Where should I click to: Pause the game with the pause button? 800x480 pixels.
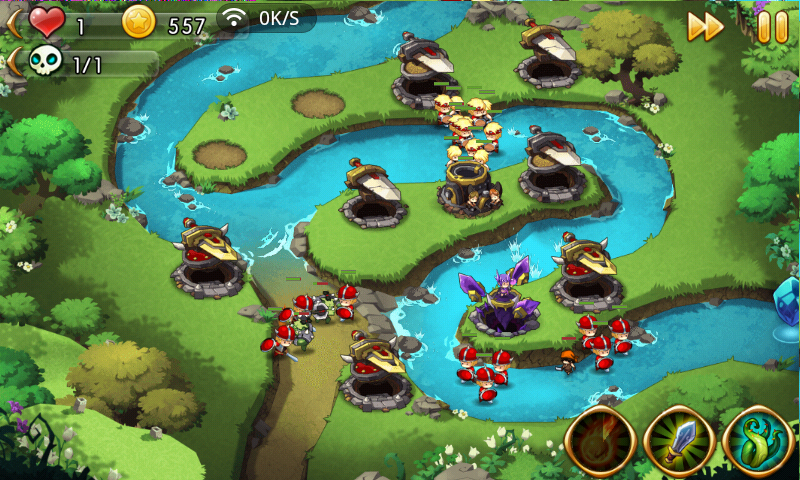pos(772,27)
